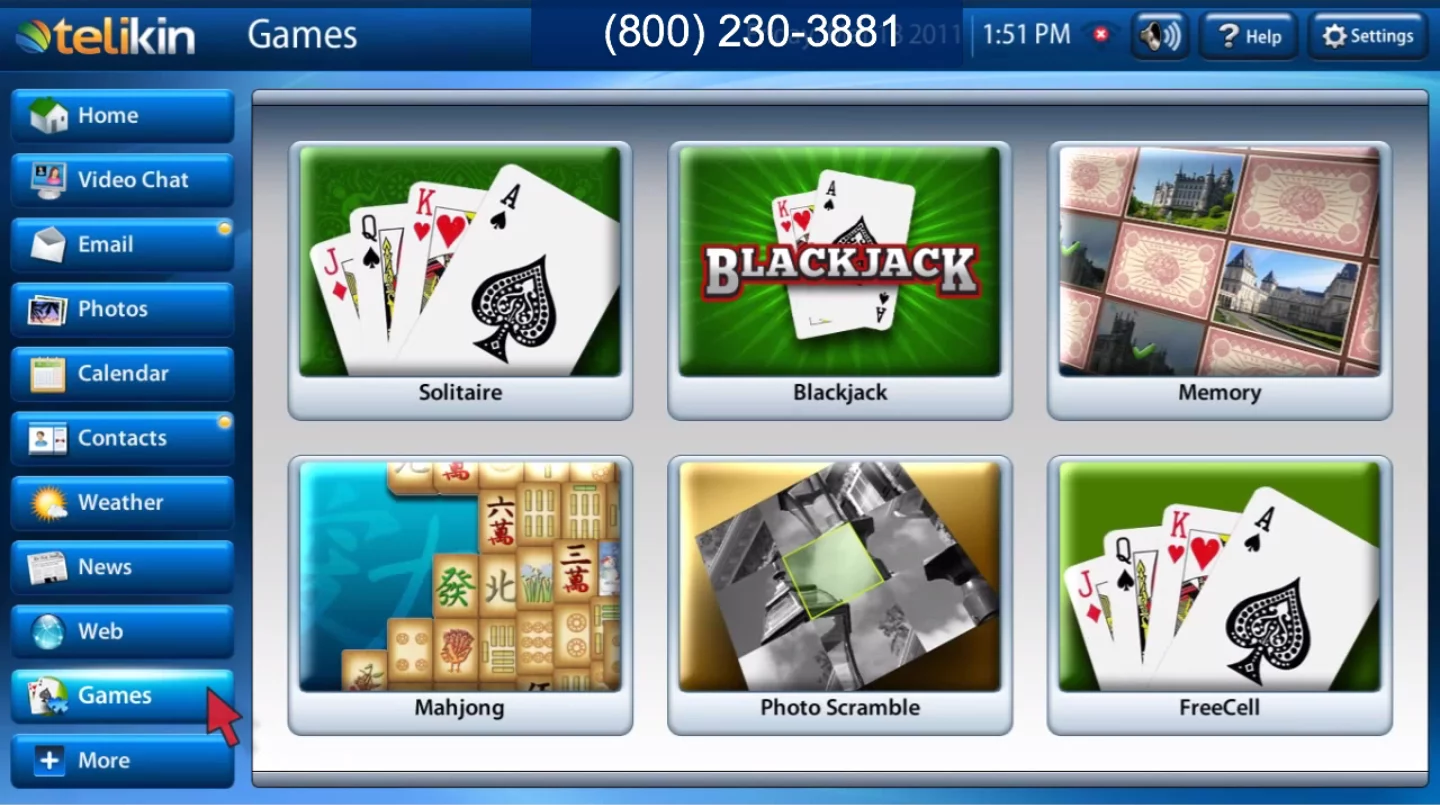Read the News
1440x805 pixels.
[120, 566]
